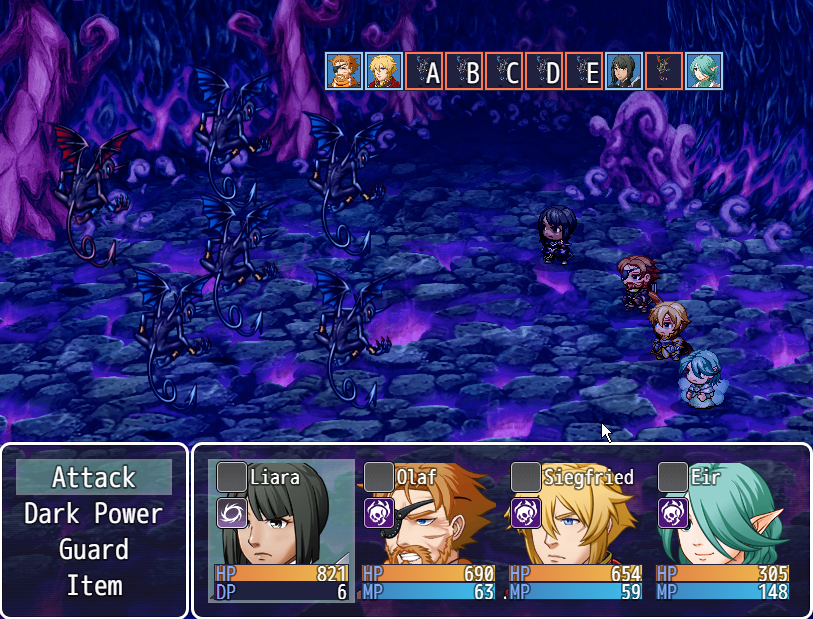This screenshot has height=619, width=813.
Task: Click Liara's portrait in the turn order bar
Action: (624, 72)
